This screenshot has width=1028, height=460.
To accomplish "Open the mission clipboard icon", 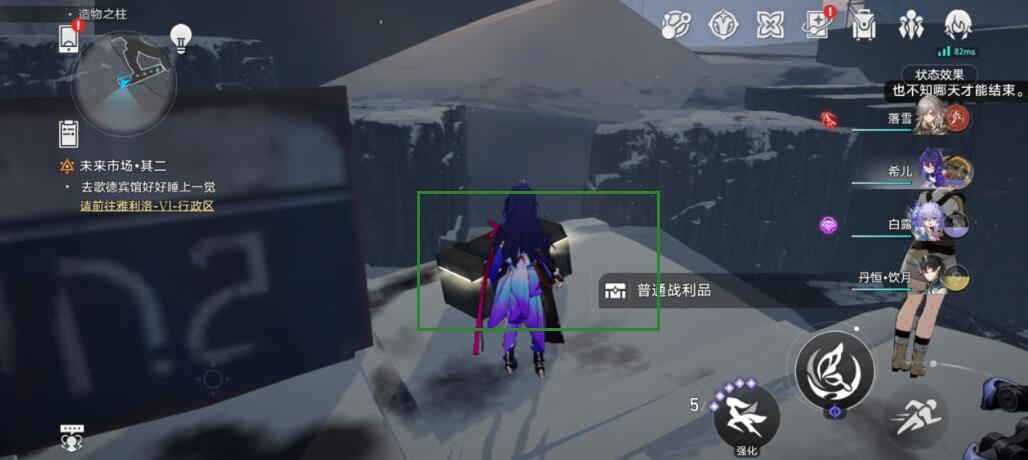I will point(69,133).
